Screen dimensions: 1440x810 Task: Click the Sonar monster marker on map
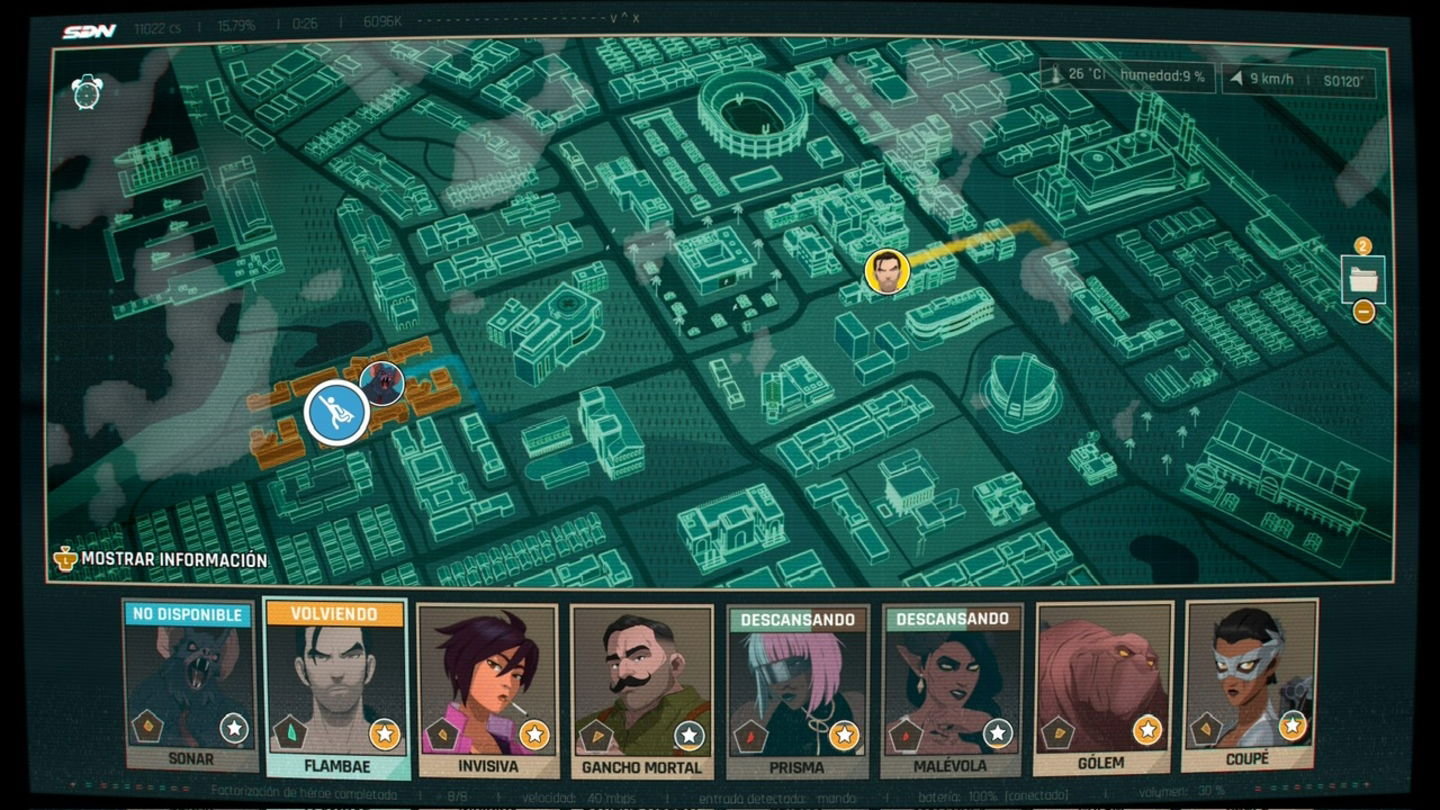tap(382, 382)
